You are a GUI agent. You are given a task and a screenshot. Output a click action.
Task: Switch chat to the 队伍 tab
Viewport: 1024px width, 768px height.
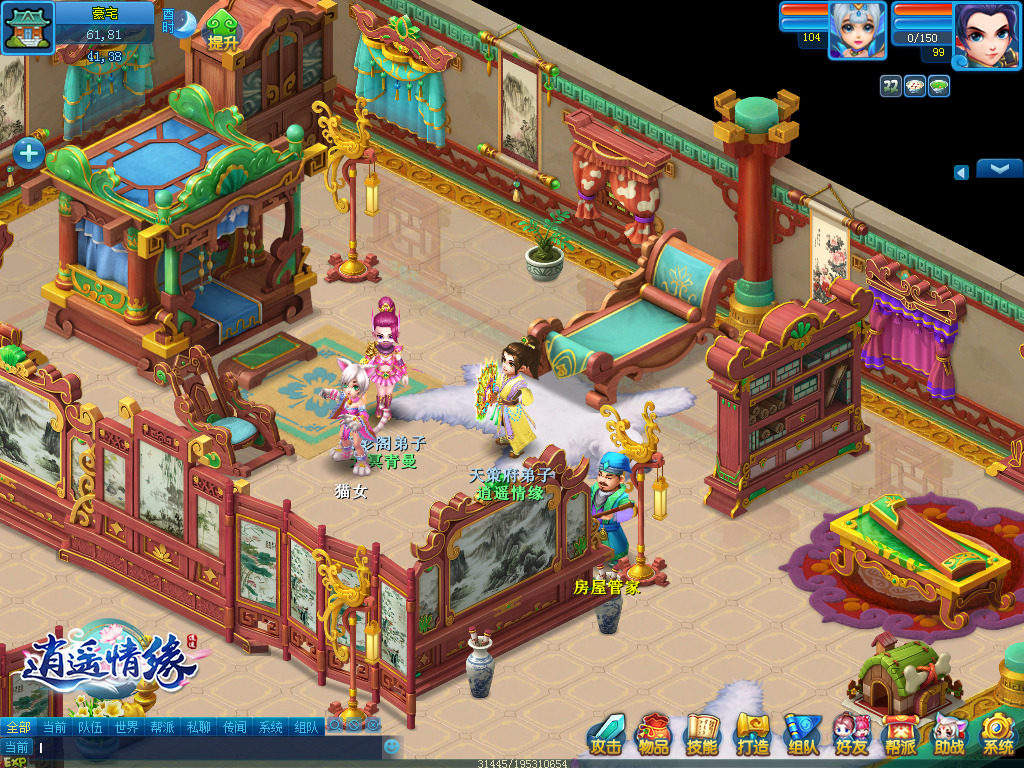tap(90, 727)
